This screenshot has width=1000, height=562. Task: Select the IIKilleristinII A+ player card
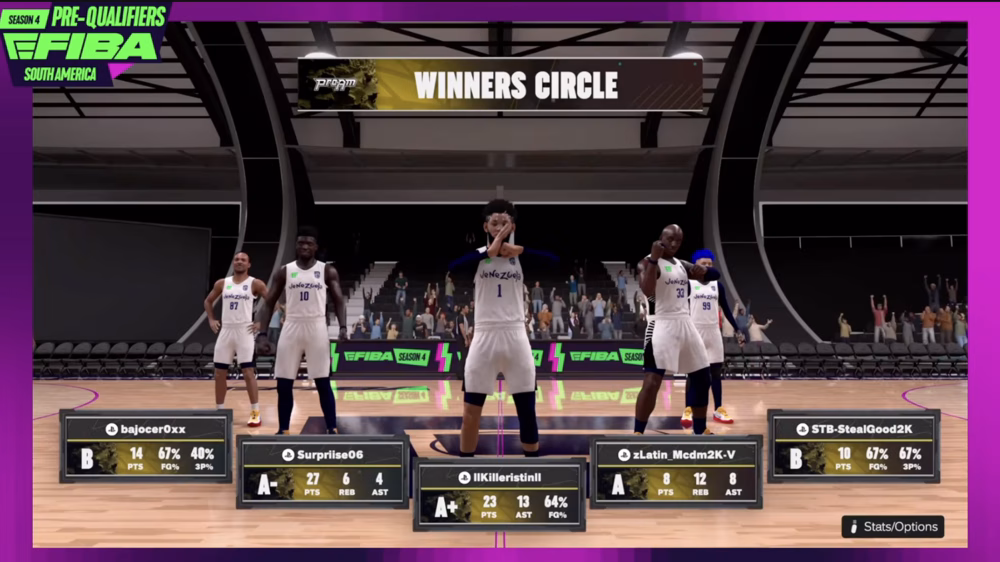coord(499,494)
